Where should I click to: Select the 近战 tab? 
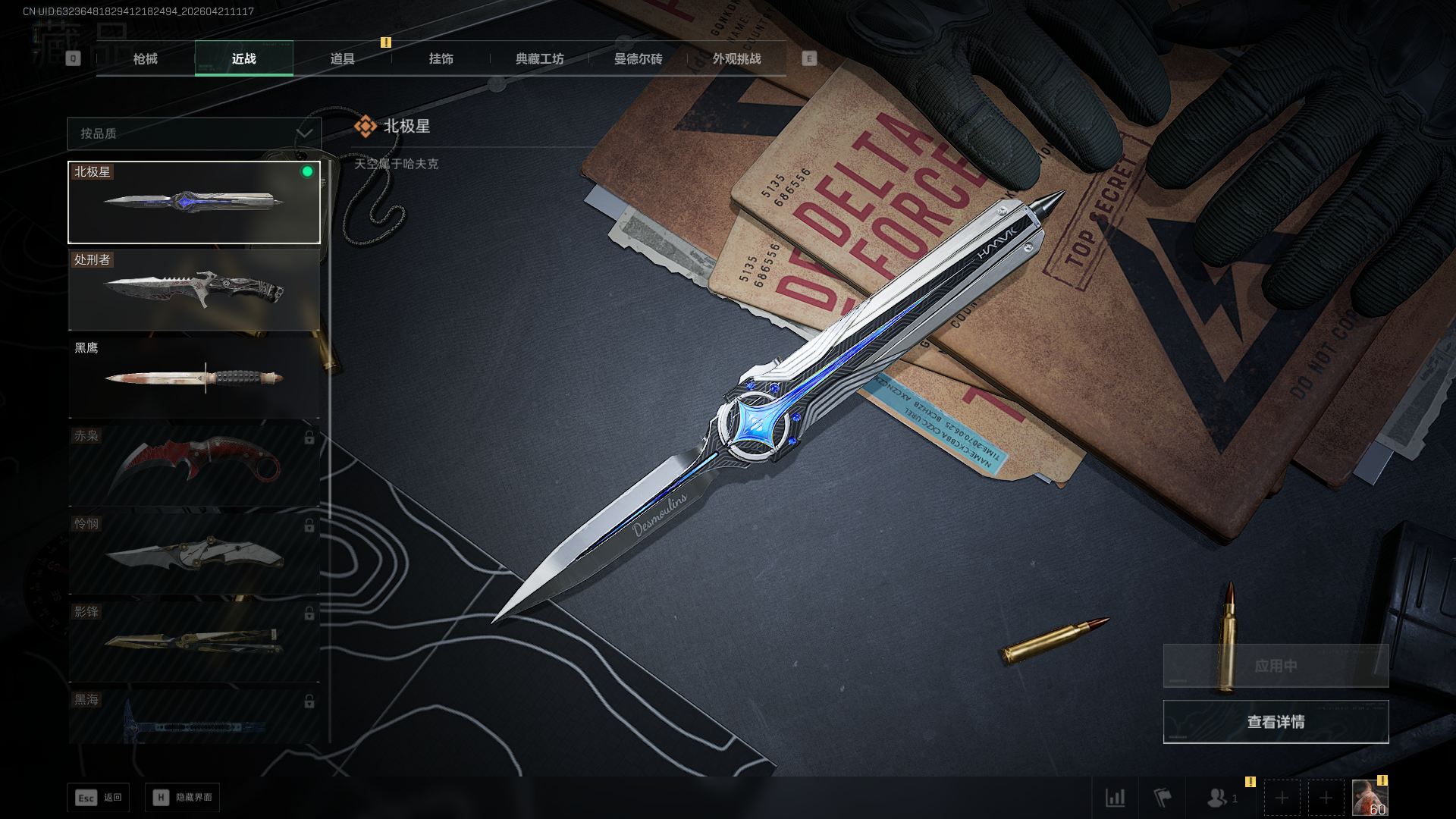coord(243,58)
